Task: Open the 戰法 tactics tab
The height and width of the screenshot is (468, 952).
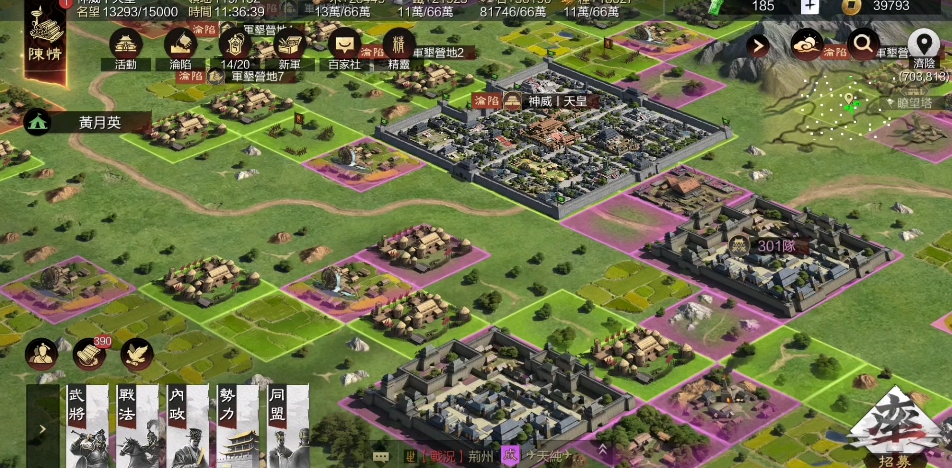Action: click(x=137, y=427)
